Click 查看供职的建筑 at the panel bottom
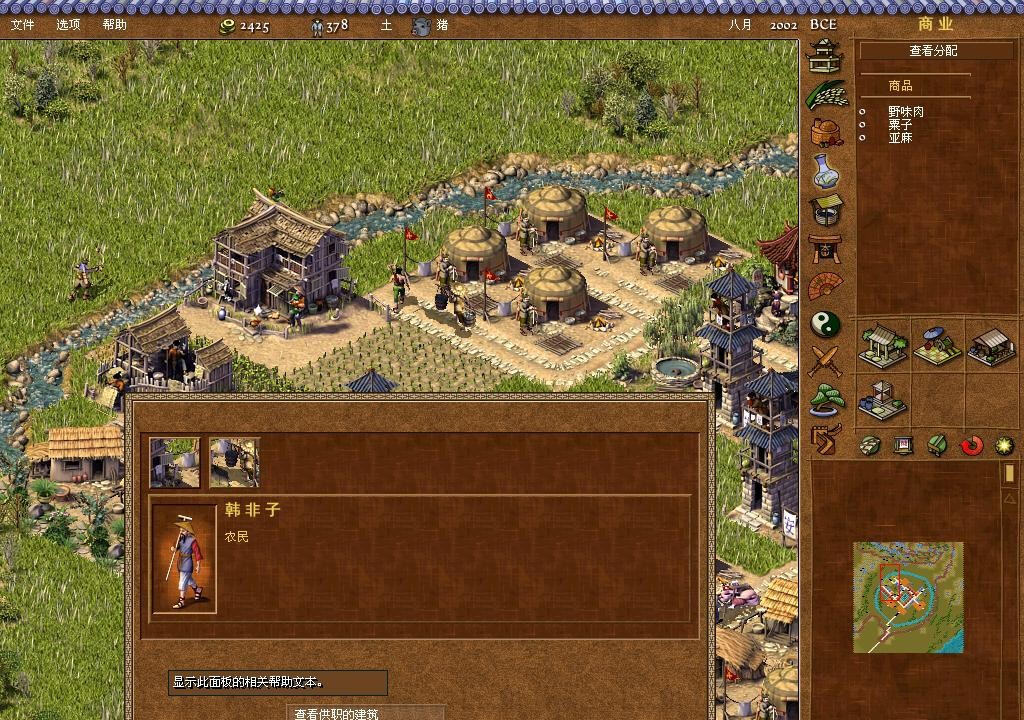 point(336,713)
